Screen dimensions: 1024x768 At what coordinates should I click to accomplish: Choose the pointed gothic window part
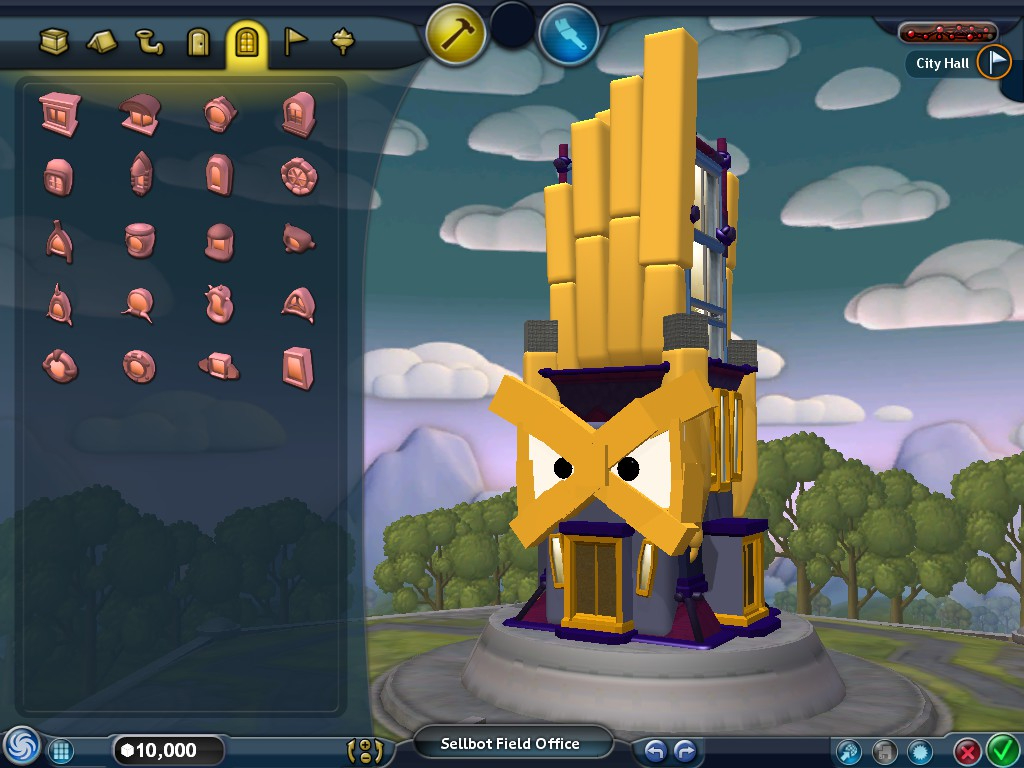click(140, 176)
